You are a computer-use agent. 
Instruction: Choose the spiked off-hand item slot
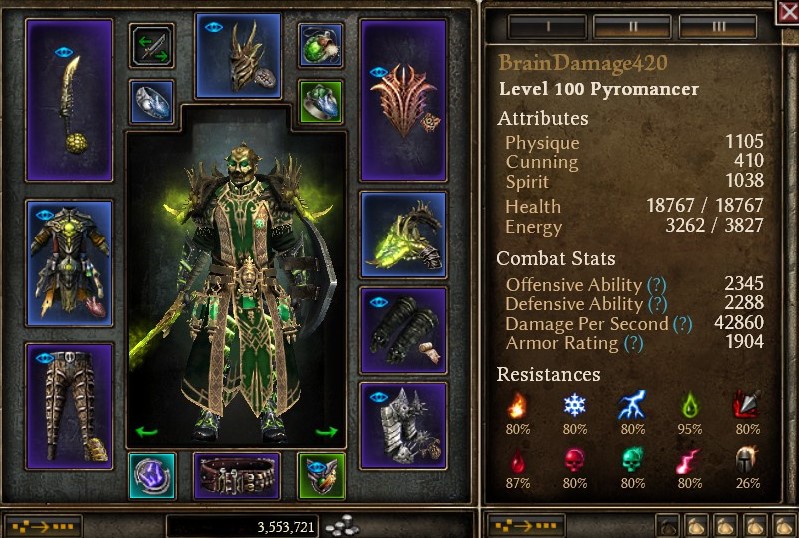(x=403, y=100)
